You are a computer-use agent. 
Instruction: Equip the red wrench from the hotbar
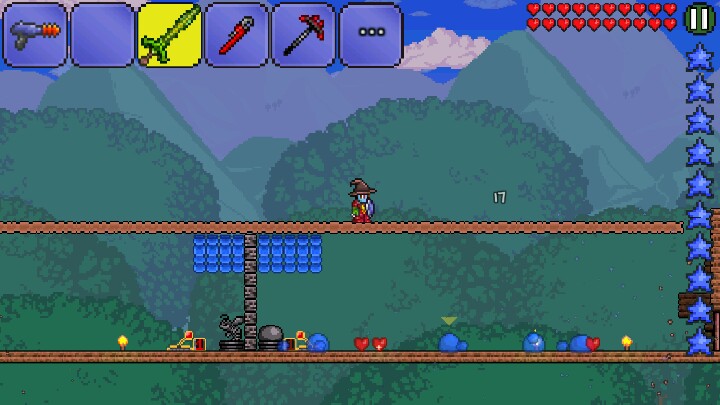click(x=236, y=35)
